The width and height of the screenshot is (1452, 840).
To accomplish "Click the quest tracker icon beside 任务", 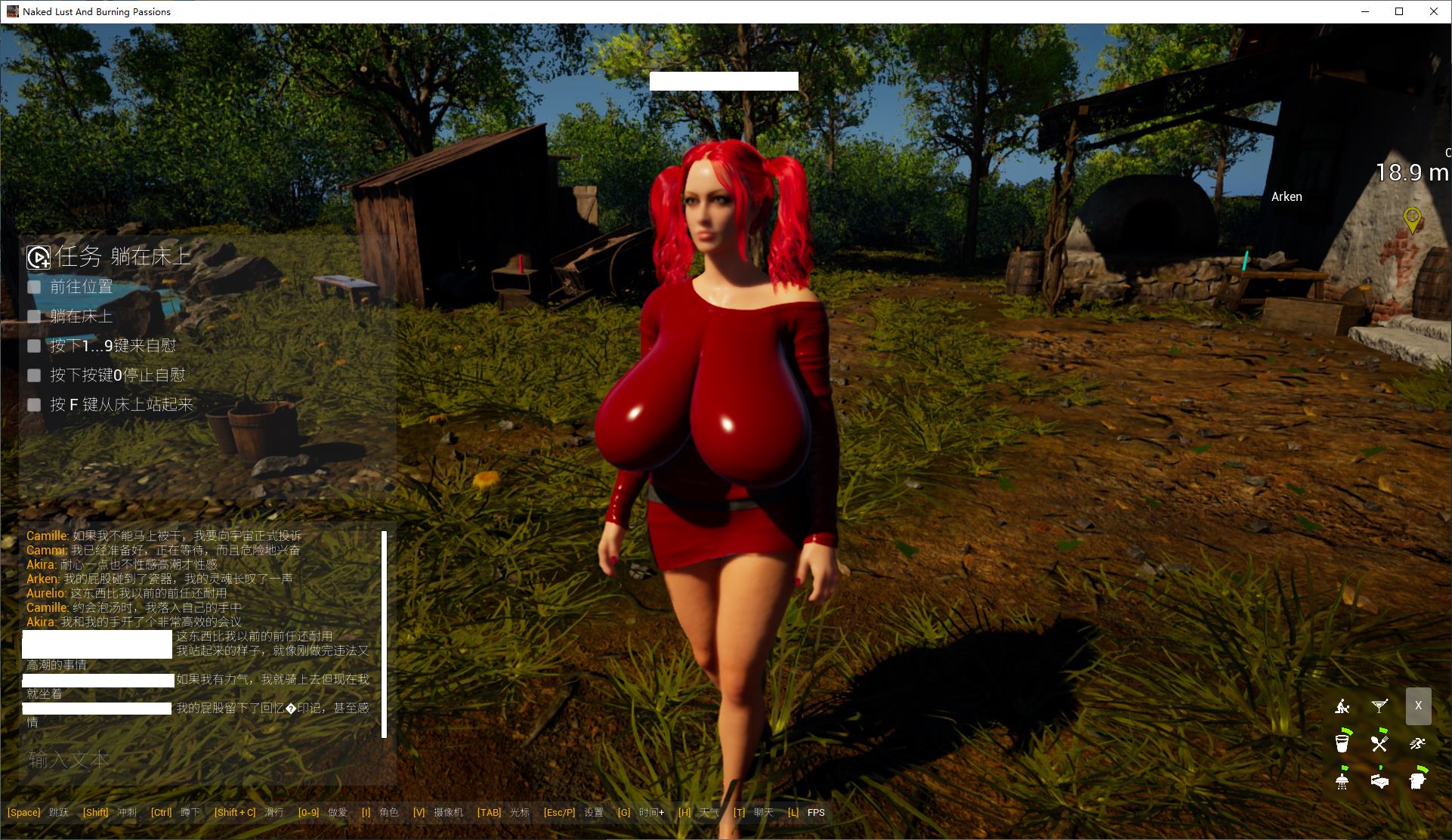I will click(x=38, y=258).
